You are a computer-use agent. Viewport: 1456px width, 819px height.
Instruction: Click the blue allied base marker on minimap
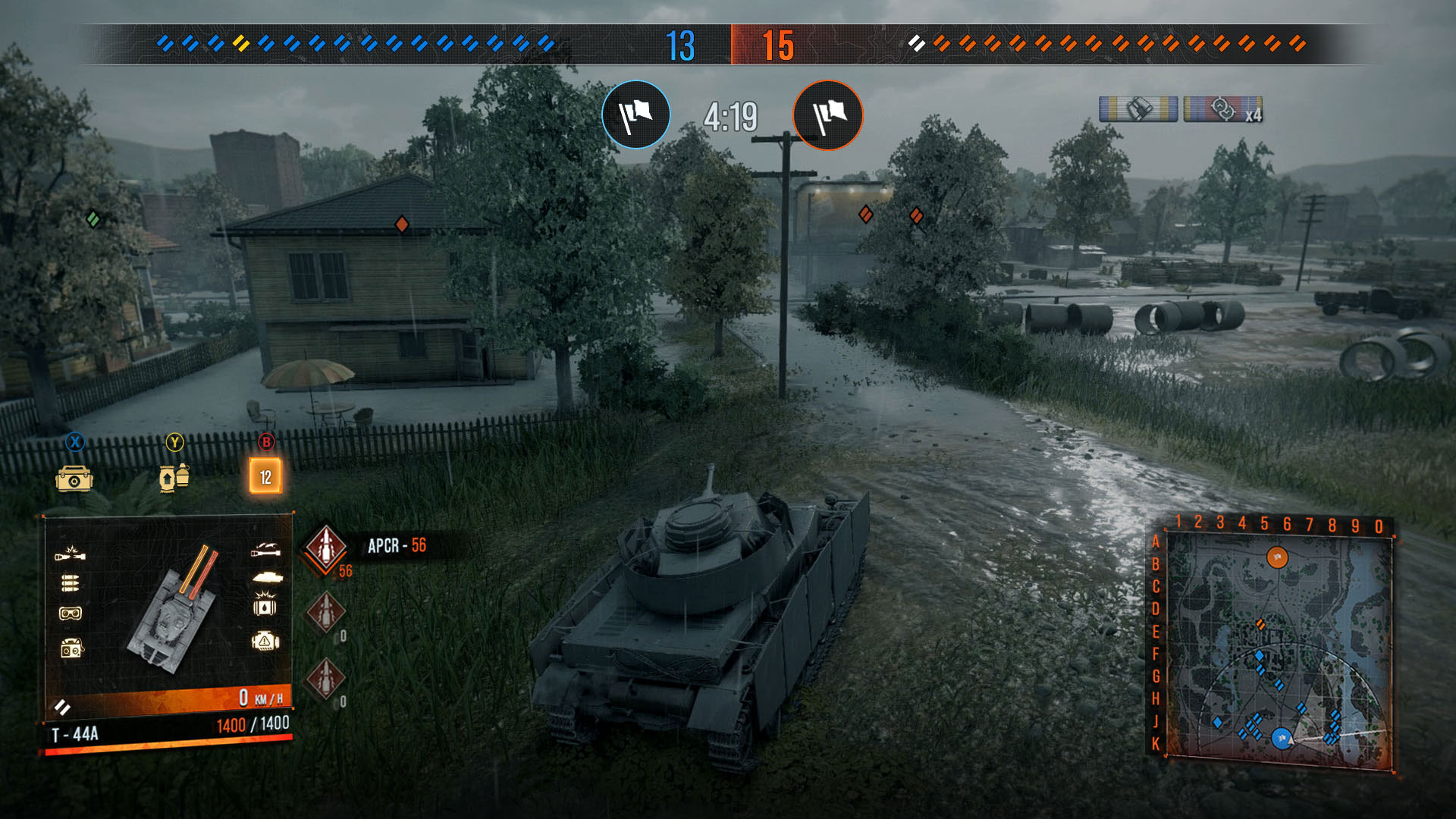(1281, 738)
